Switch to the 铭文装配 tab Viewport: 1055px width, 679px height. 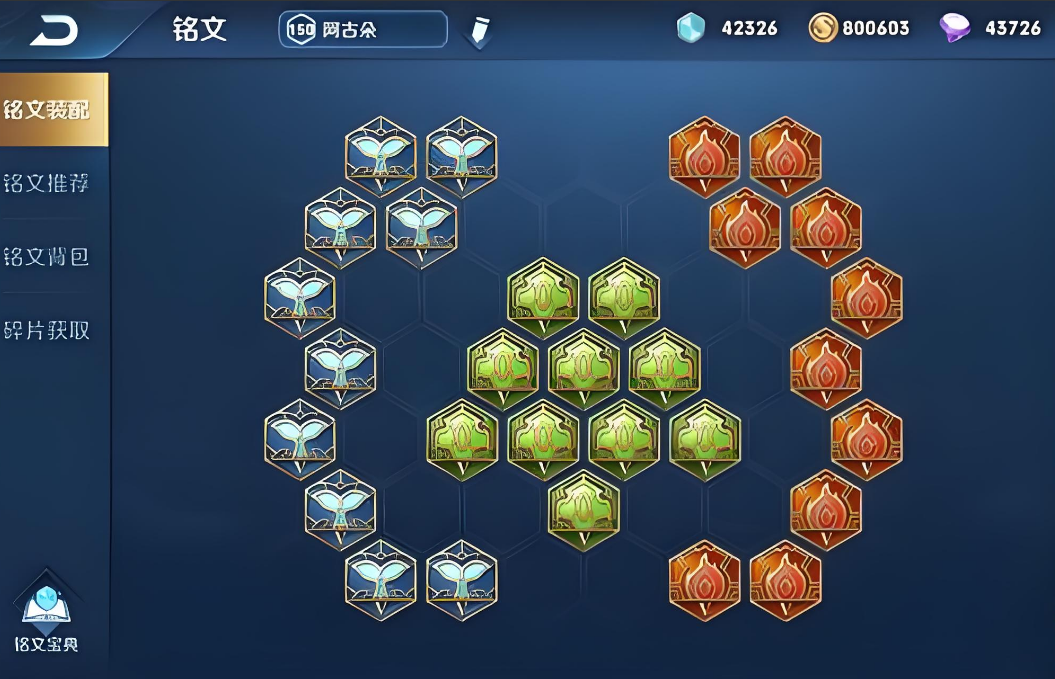50,109
